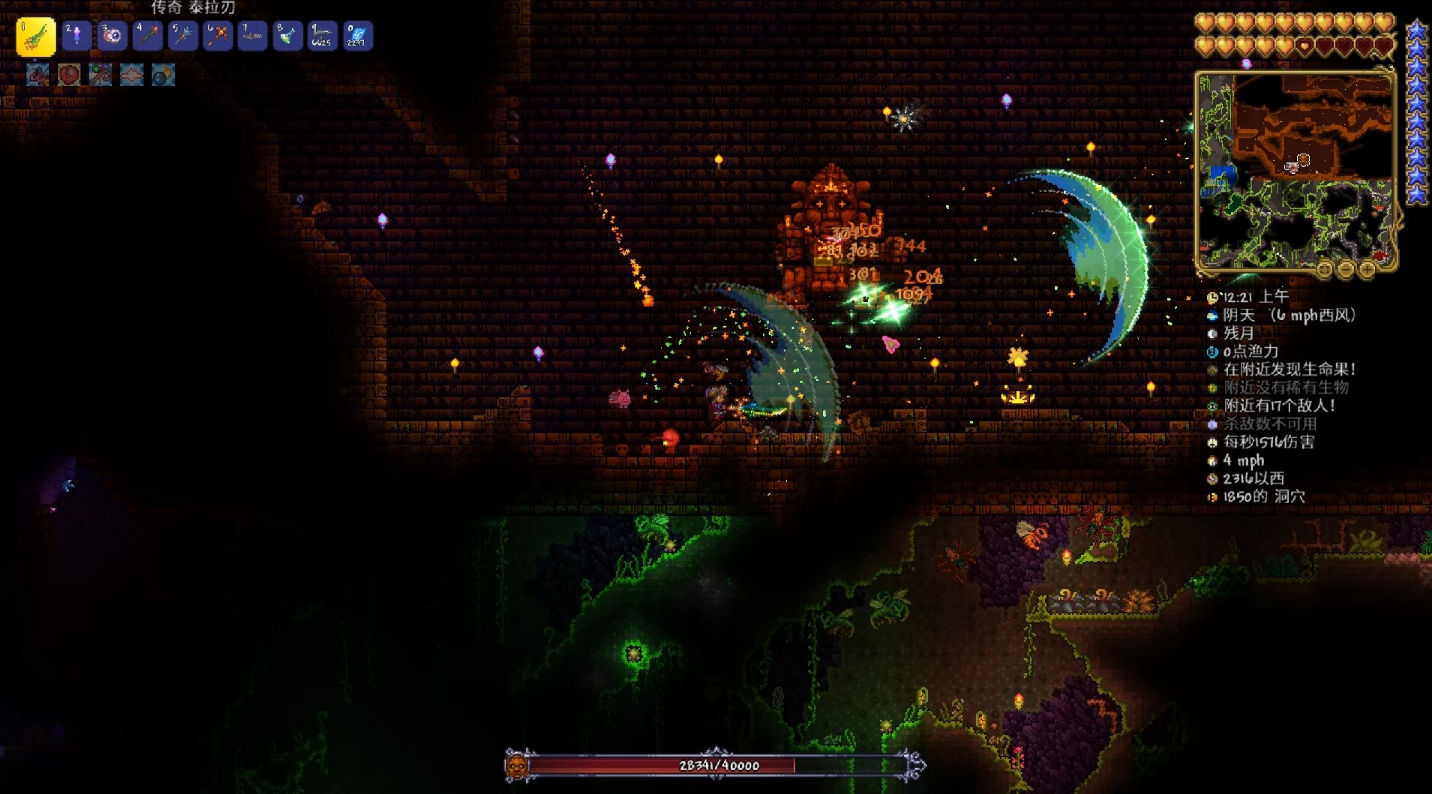
Task: Equip the blue-tipped staff in slot 5
Action: [x=182, y=36]
